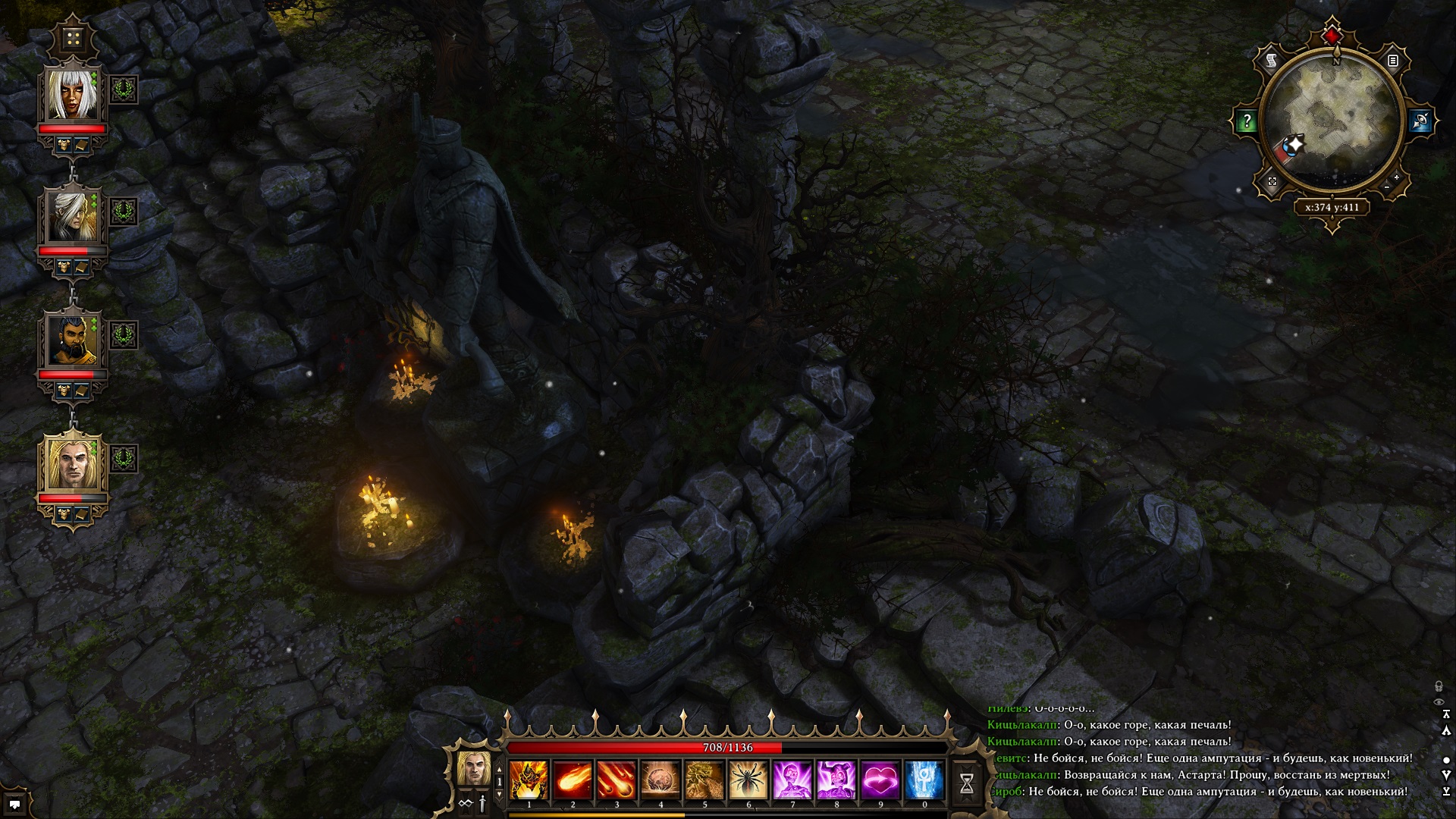Image resolution: width=1456 pixels, height=819 pixels.
Task: Cast the spider summon skill in slot 6
Action: point(748,780)
